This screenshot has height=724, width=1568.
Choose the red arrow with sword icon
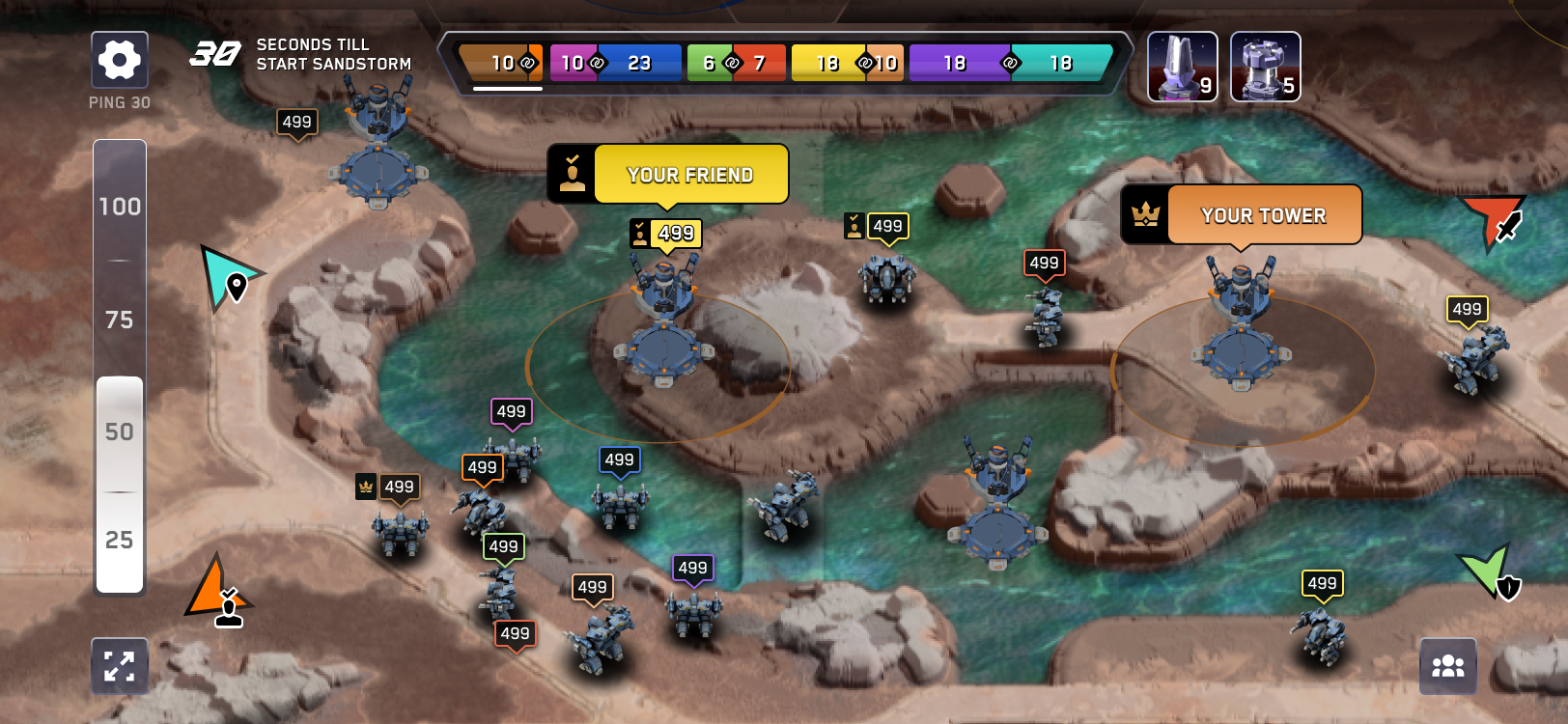(x=1492, y=220)
